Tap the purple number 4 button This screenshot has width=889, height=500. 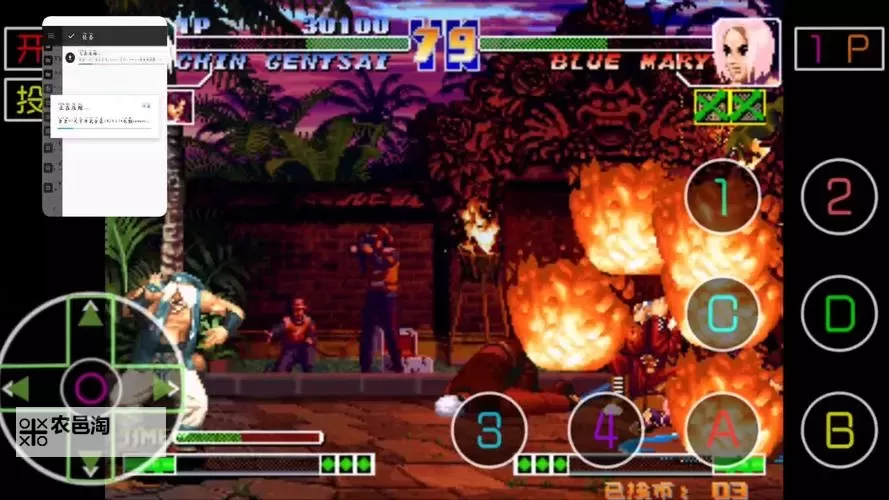click(605, 431)
